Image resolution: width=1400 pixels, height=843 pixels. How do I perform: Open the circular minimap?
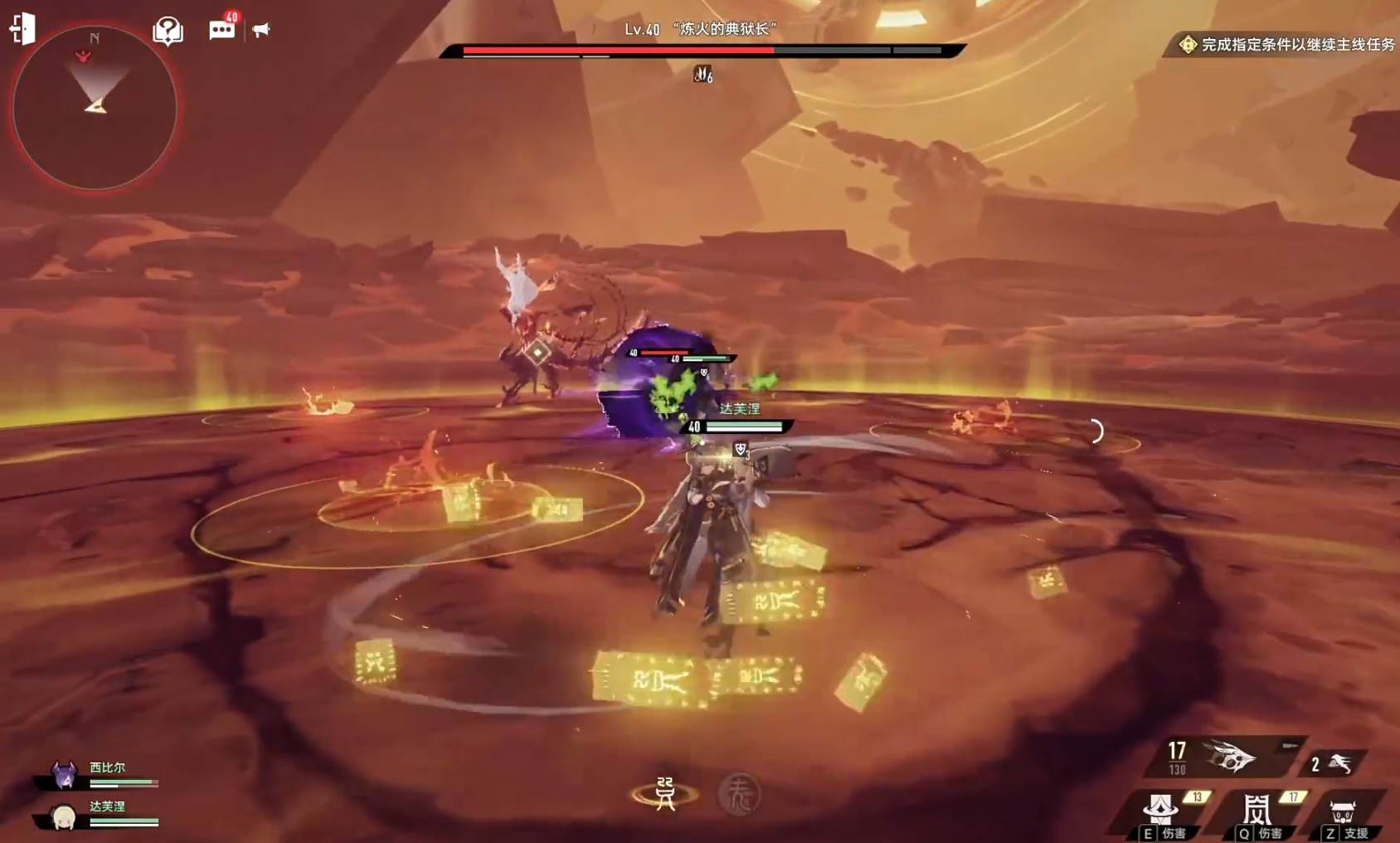(95, 108)
